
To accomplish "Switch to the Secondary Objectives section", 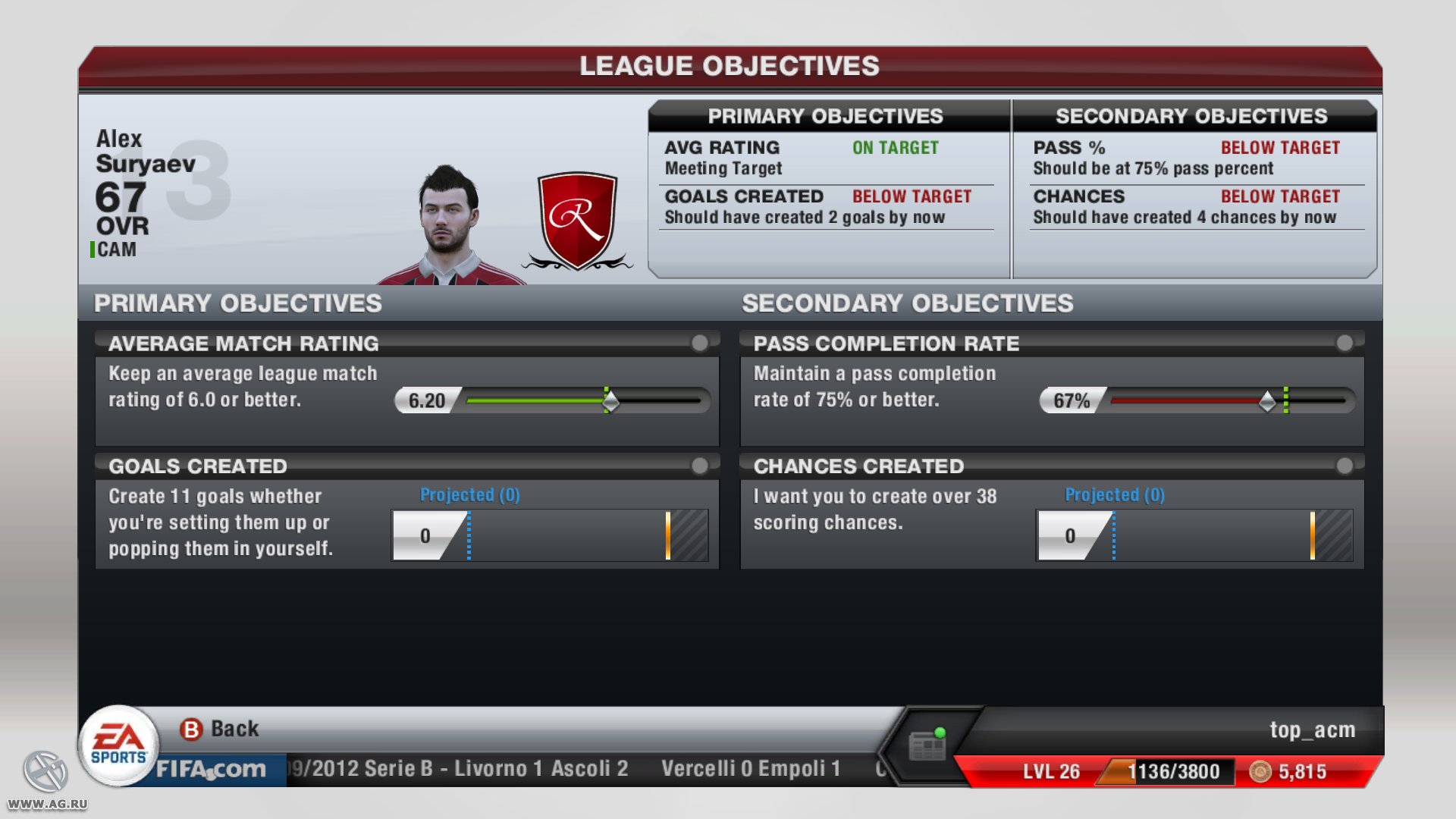I will coord(907,303).
